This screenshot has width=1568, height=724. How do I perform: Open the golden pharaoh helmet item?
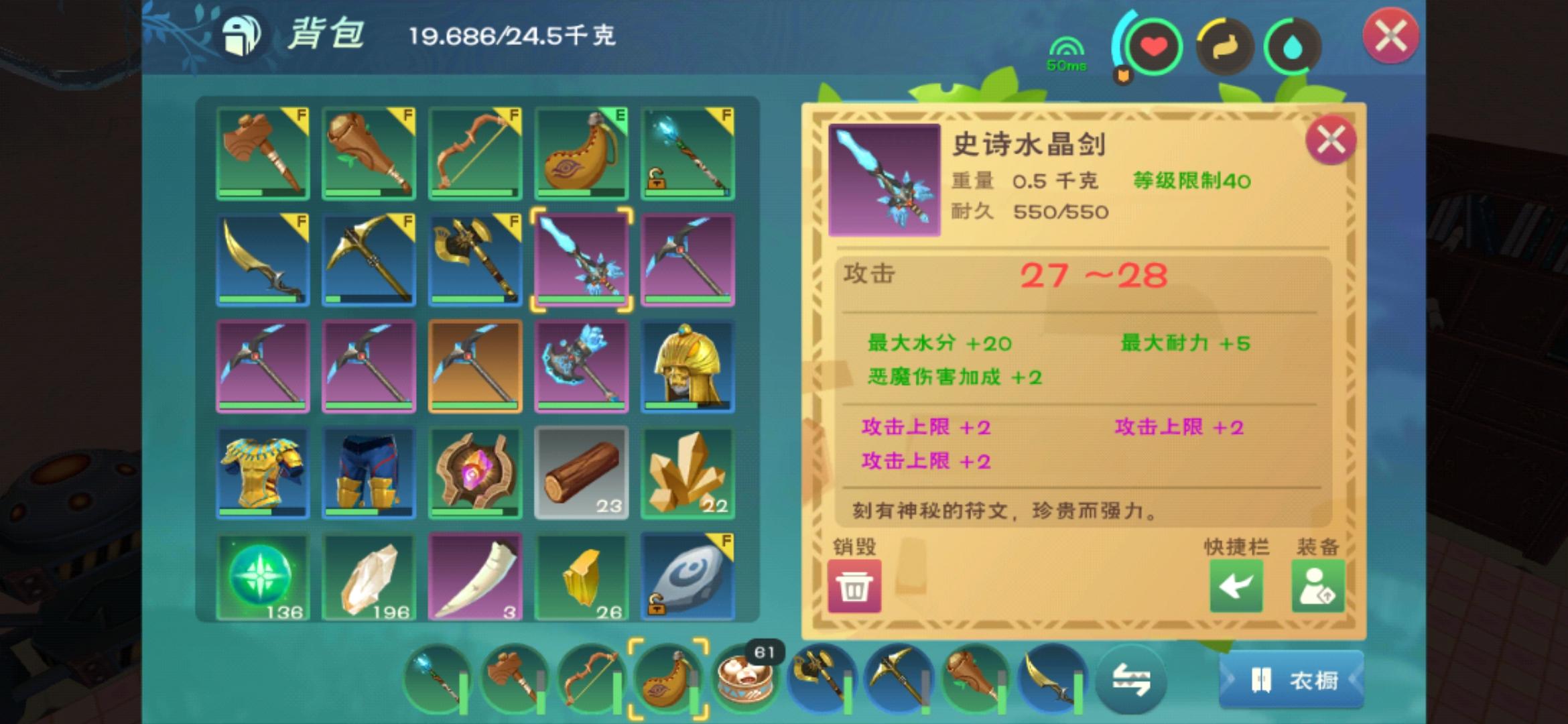coord(688,366)
